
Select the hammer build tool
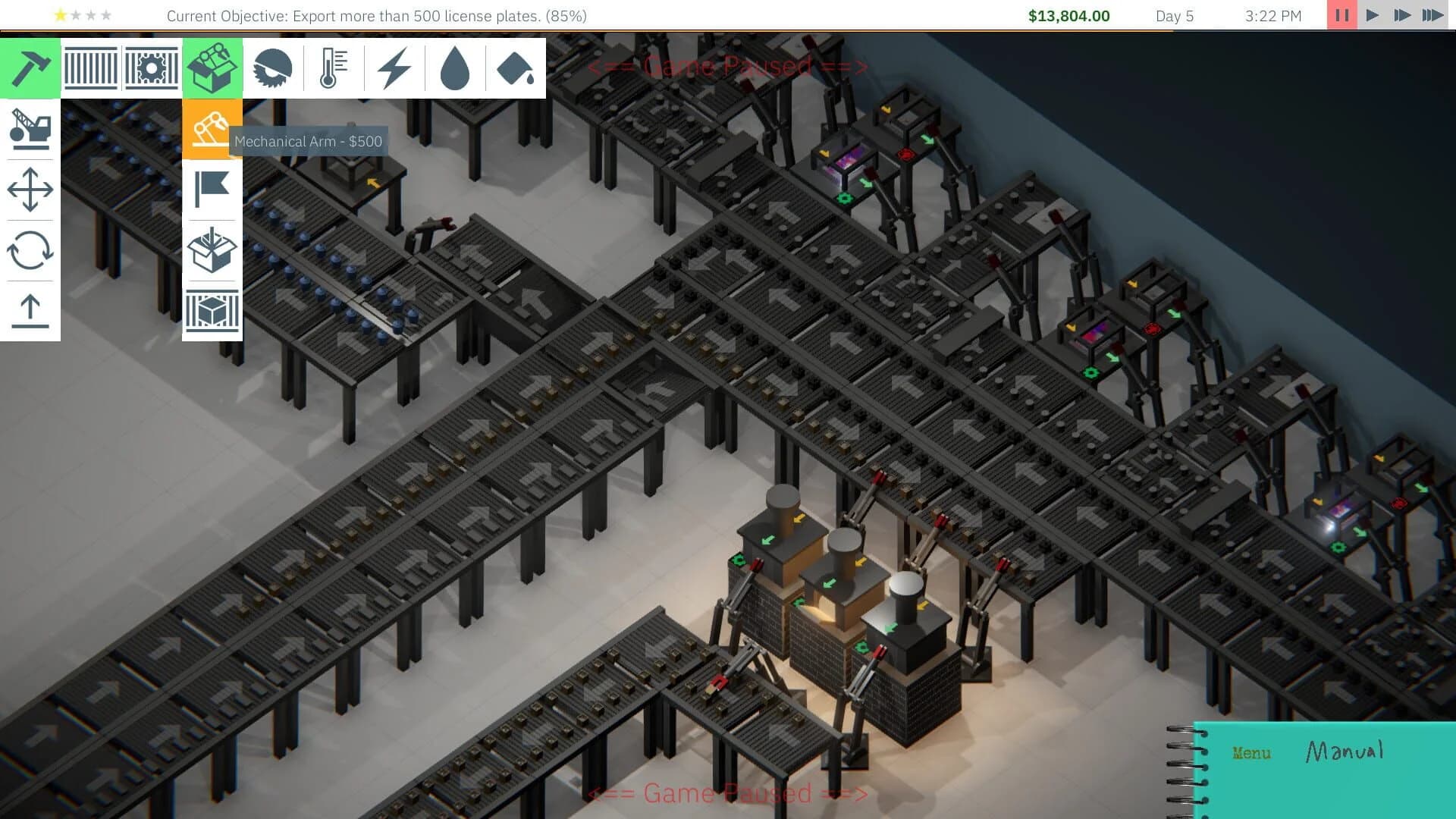pos(30,68)
